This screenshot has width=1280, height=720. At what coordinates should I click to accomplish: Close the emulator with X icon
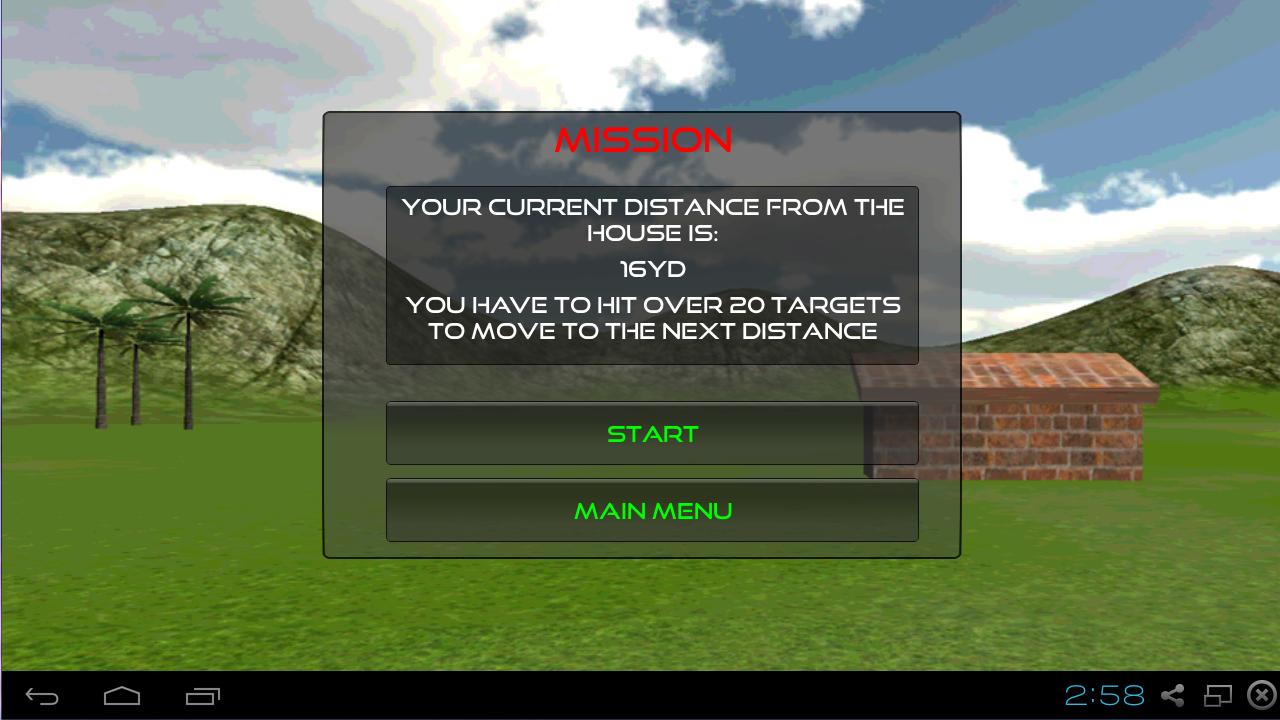coord(1262,695)
